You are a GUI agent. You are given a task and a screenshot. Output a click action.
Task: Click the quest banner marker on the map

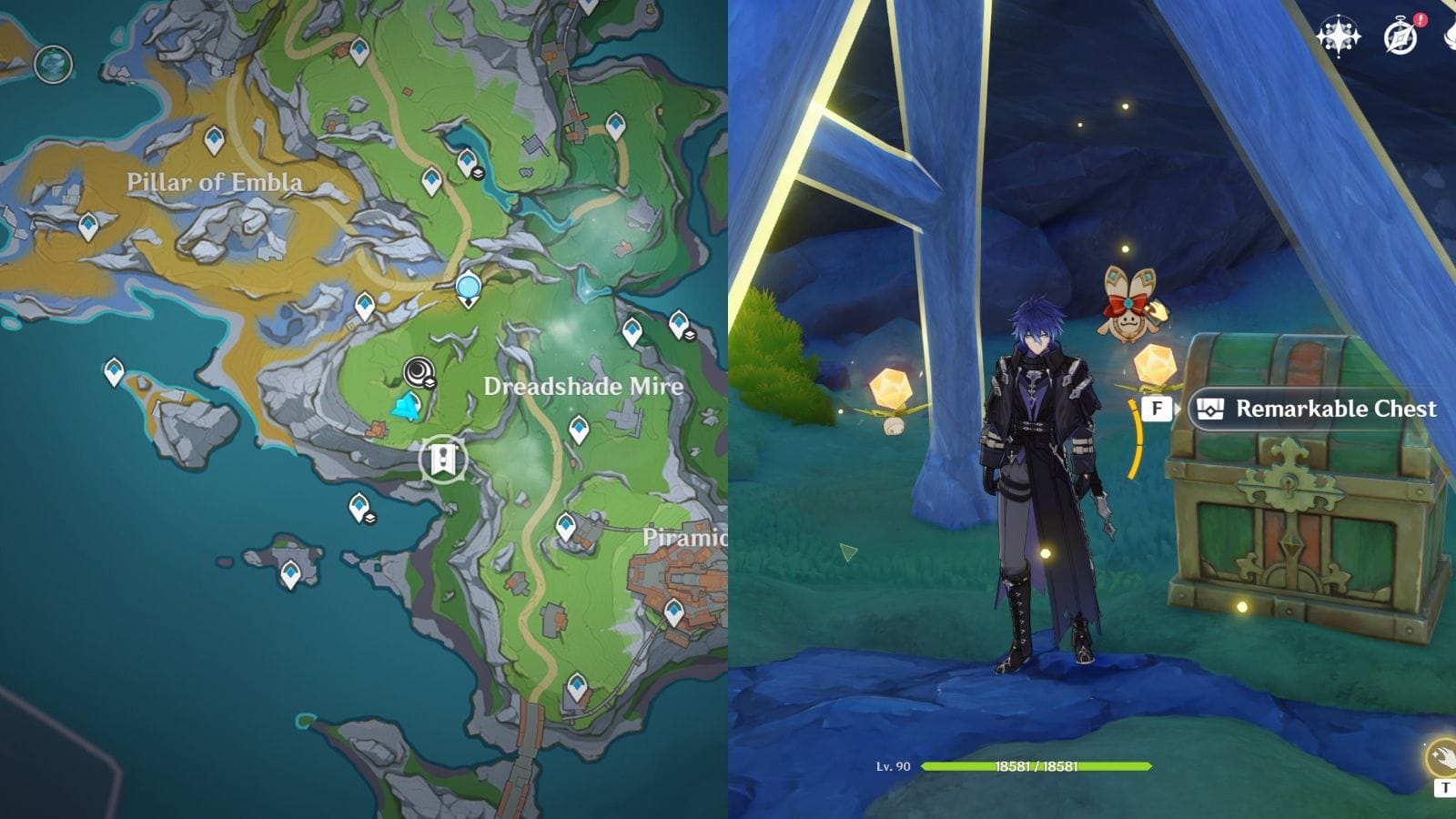(443, 460)
